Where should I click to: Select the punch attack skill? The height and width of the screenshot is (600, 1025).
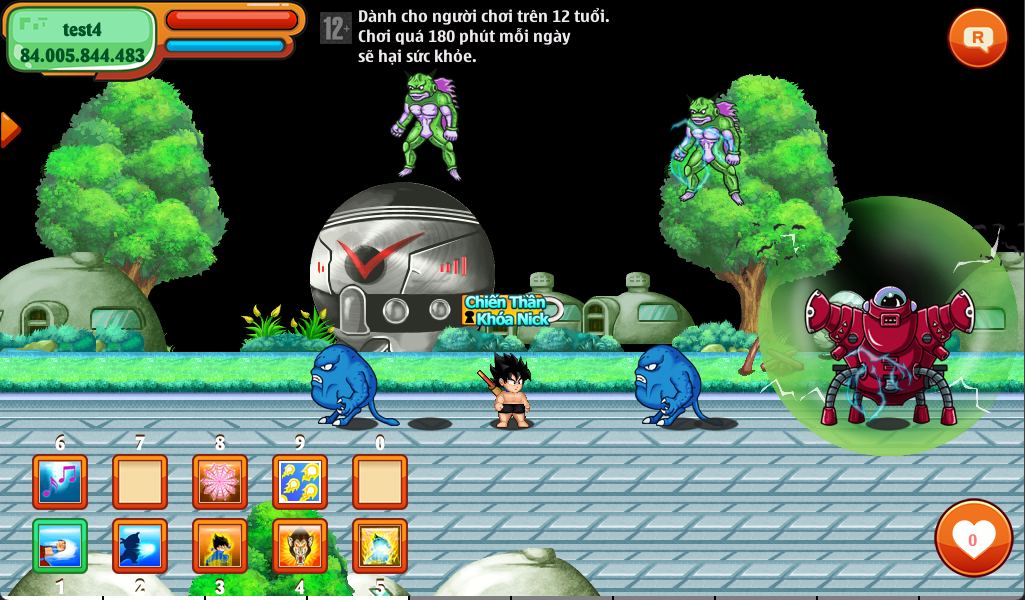pos(60,546)
